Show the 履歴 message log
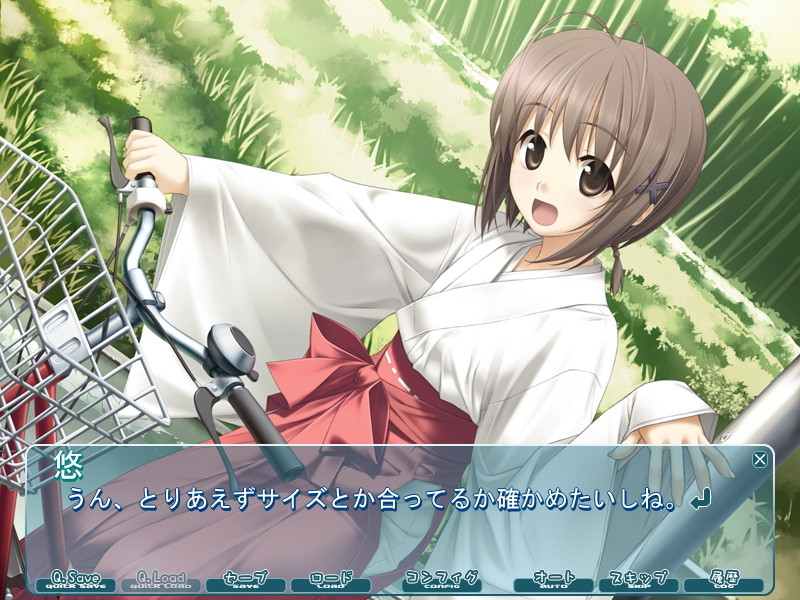Image resolution: width=800 pixels, height=600 pixels. [723, 581]
